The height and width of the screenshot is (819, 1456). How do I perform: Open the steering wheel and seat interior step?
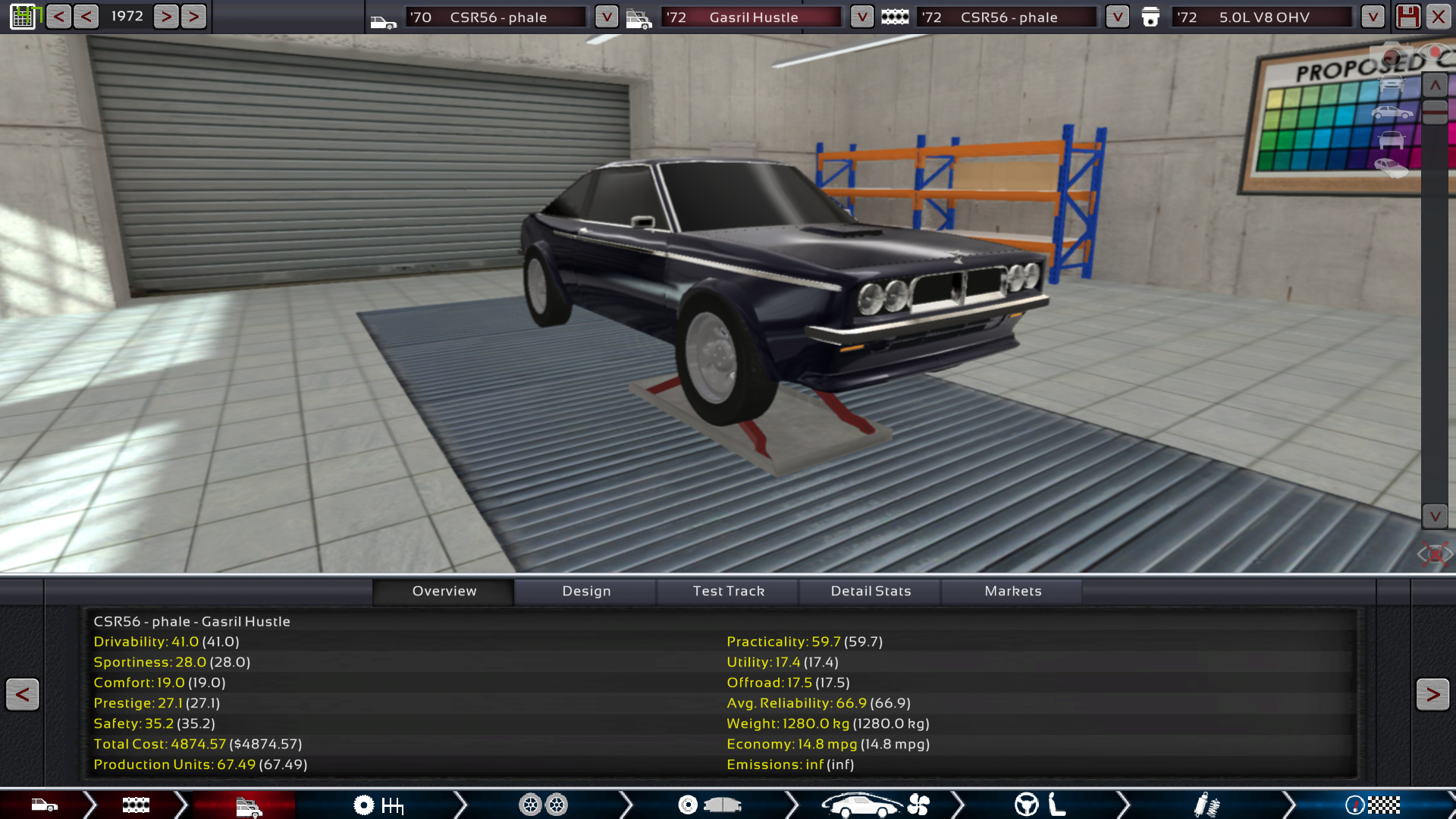[1040, 805]
